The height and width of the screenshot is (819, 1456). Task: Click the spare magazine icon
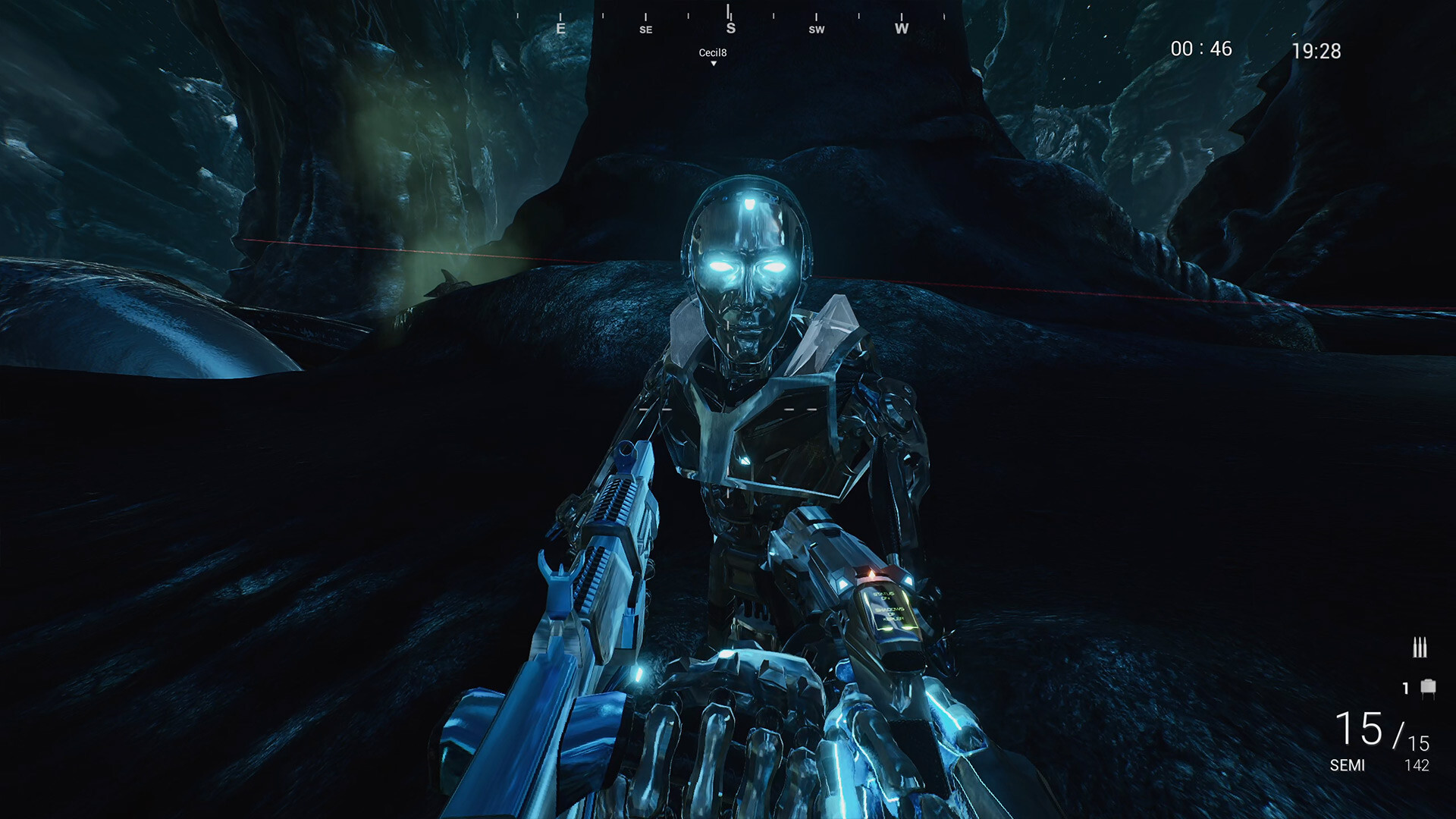coord(1429,686)
